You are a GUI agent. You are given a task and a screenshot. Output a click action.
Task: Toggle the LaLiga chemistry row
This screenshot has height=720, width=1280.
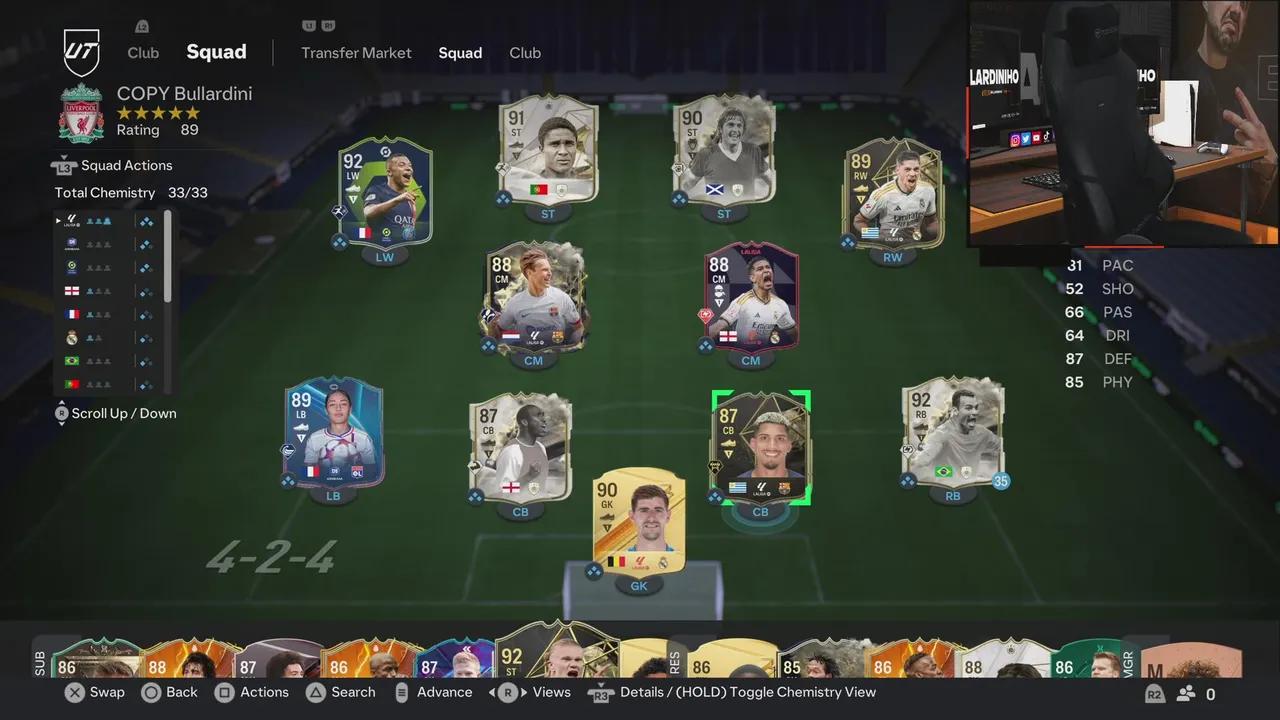[72, 220]
